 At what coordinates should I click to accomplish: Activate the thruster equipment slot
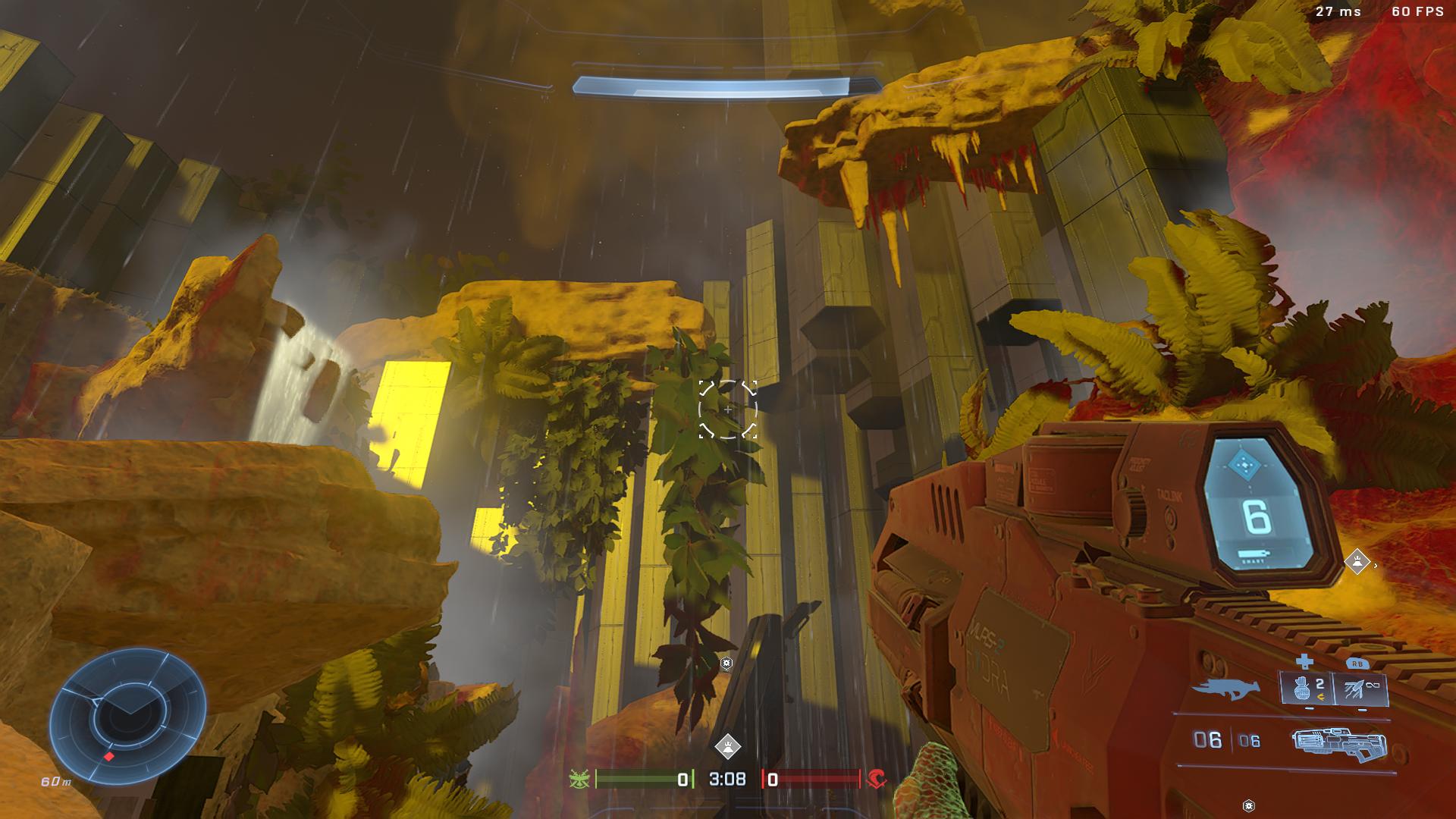1362,689
